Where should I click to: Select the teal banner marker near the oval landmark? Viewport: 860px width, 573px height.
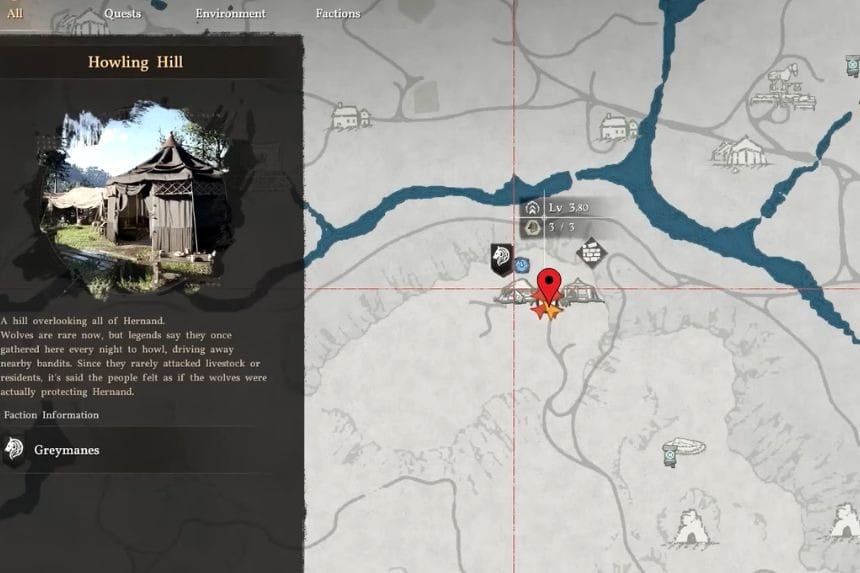click(669, 457)
